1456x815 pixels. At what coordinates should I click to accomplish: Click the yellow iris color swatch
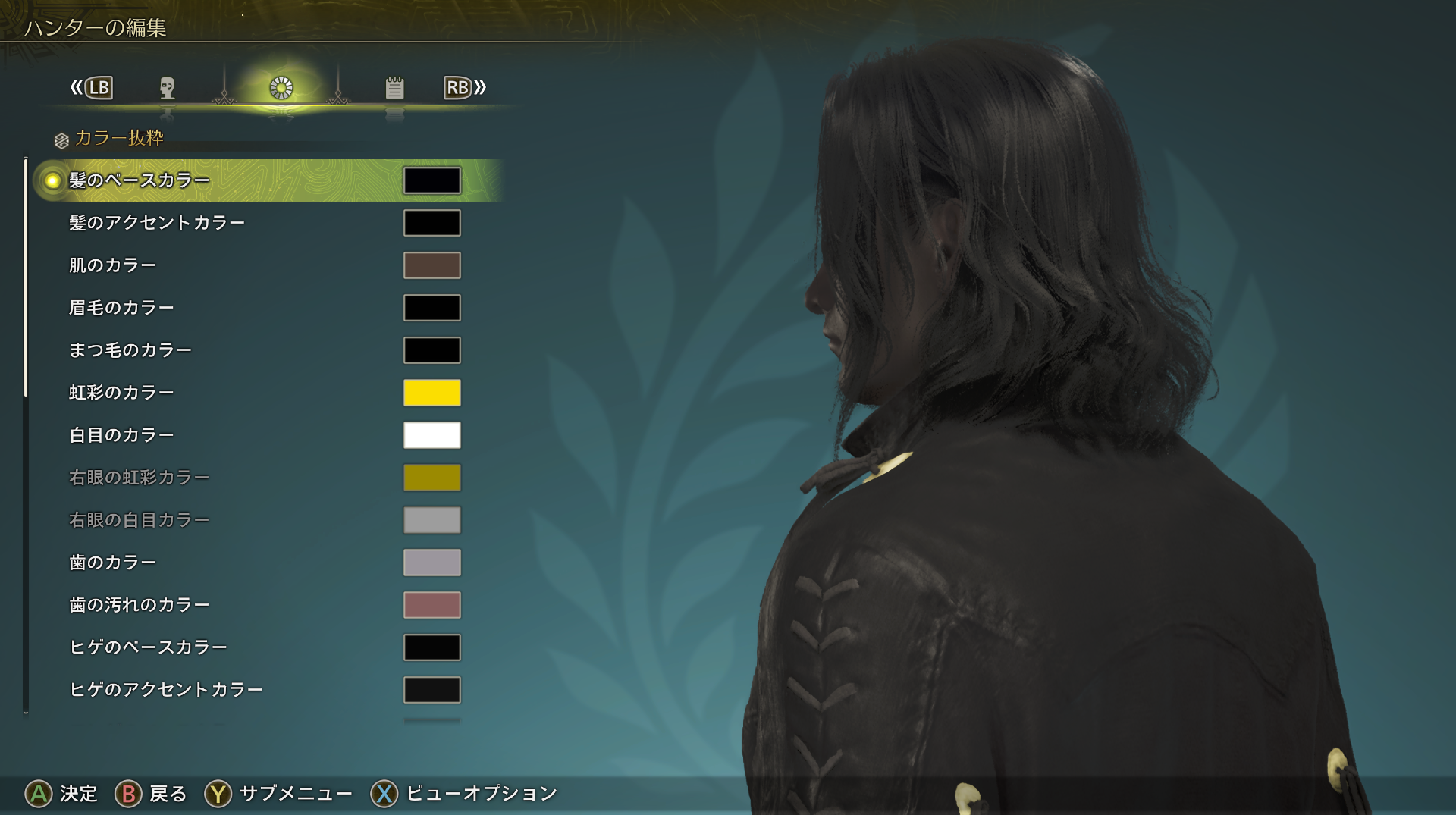coord(432,393)
